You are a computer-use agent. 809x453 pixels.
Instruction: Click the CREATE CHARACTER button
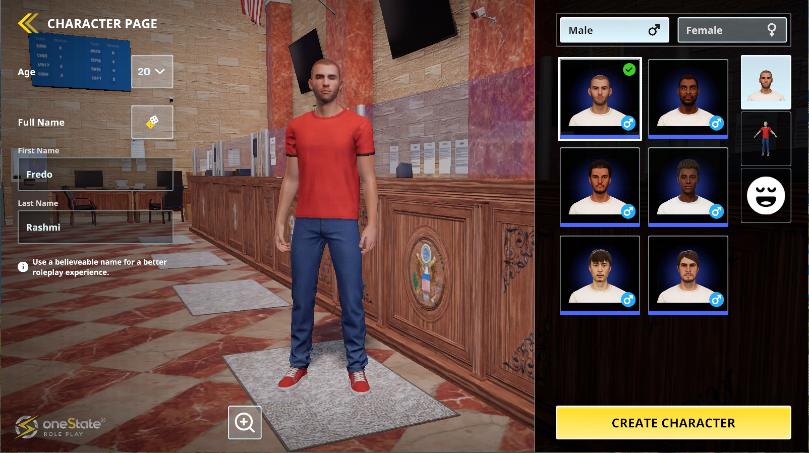tap(673, 423)
